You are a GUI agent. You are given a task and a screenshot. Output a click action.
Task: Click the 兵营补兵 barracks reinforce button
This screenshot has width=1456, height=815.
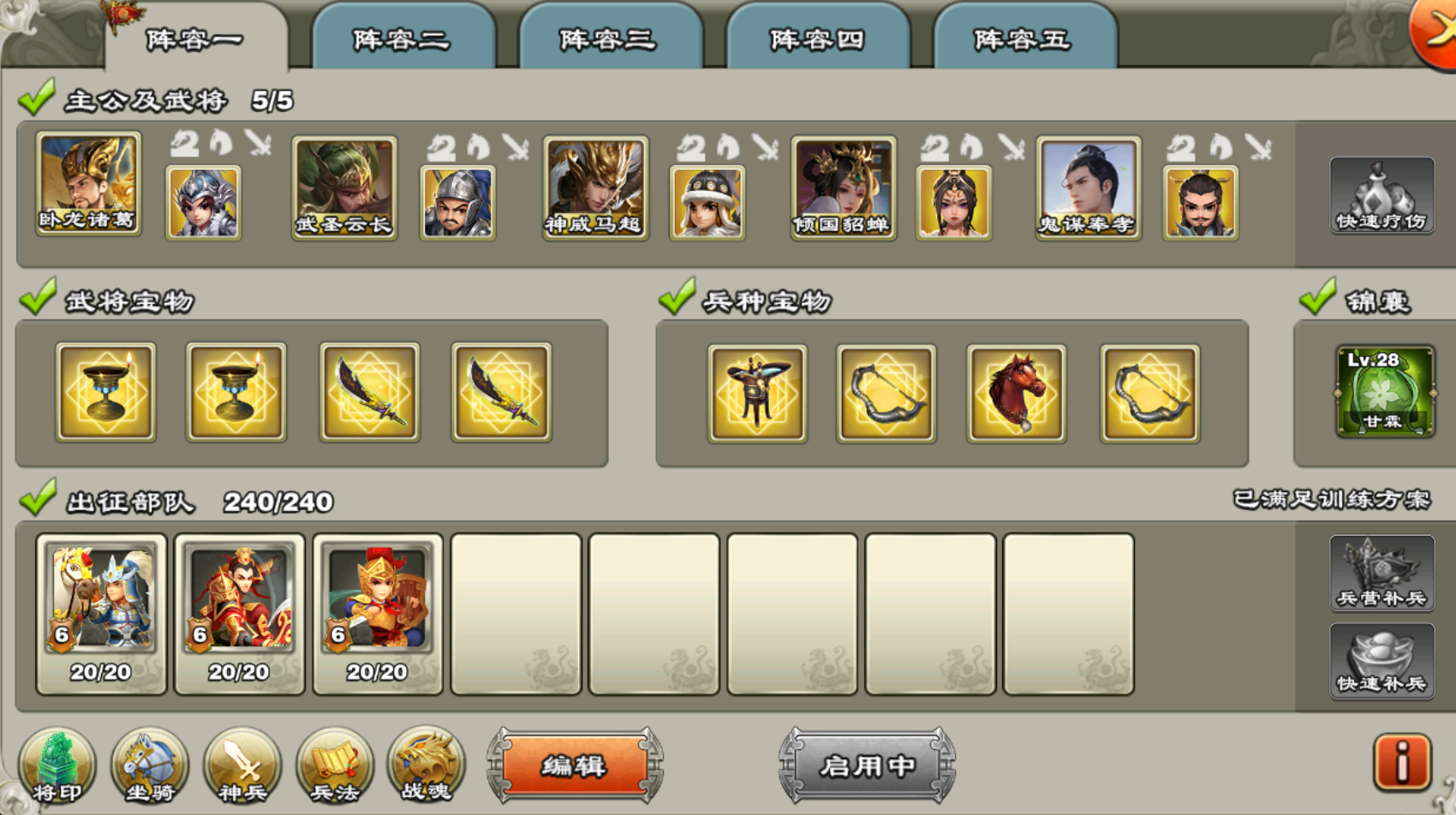point(1381,573)
